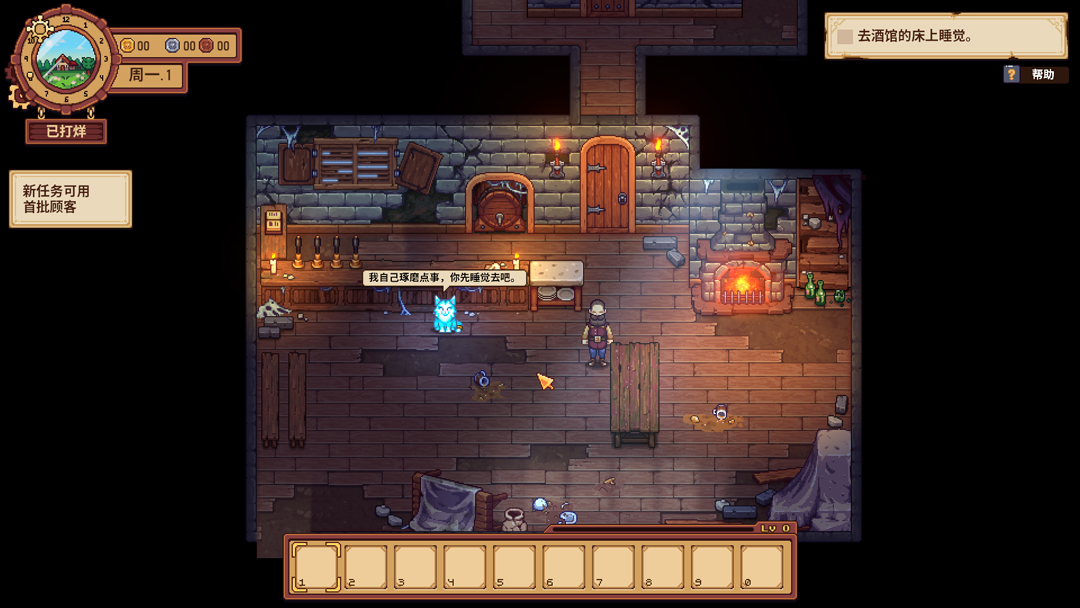The height and width of the screenshot is (608, 1080).
Task: Open the 新任务可用 首批顾客 notification
Action: tap(70, 199)
